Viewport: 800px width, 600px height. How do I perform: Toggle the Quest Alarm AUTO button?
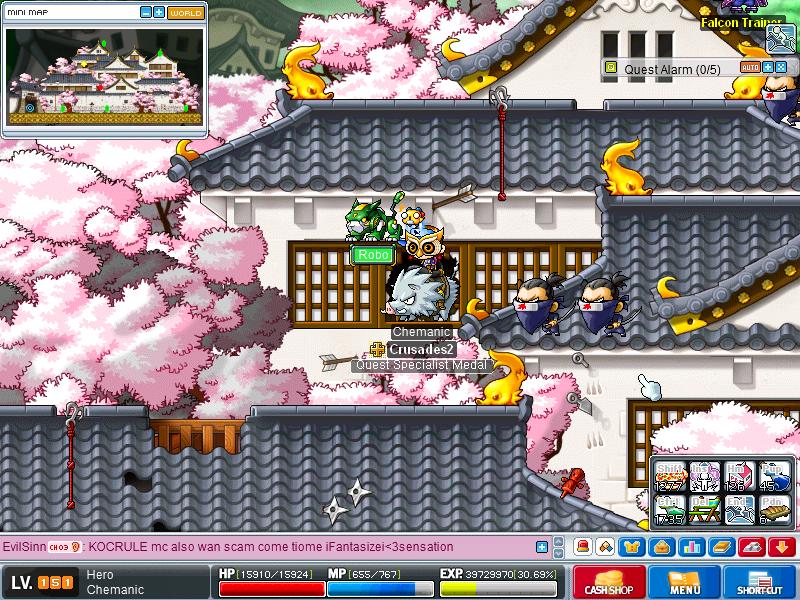coord(750,67)
